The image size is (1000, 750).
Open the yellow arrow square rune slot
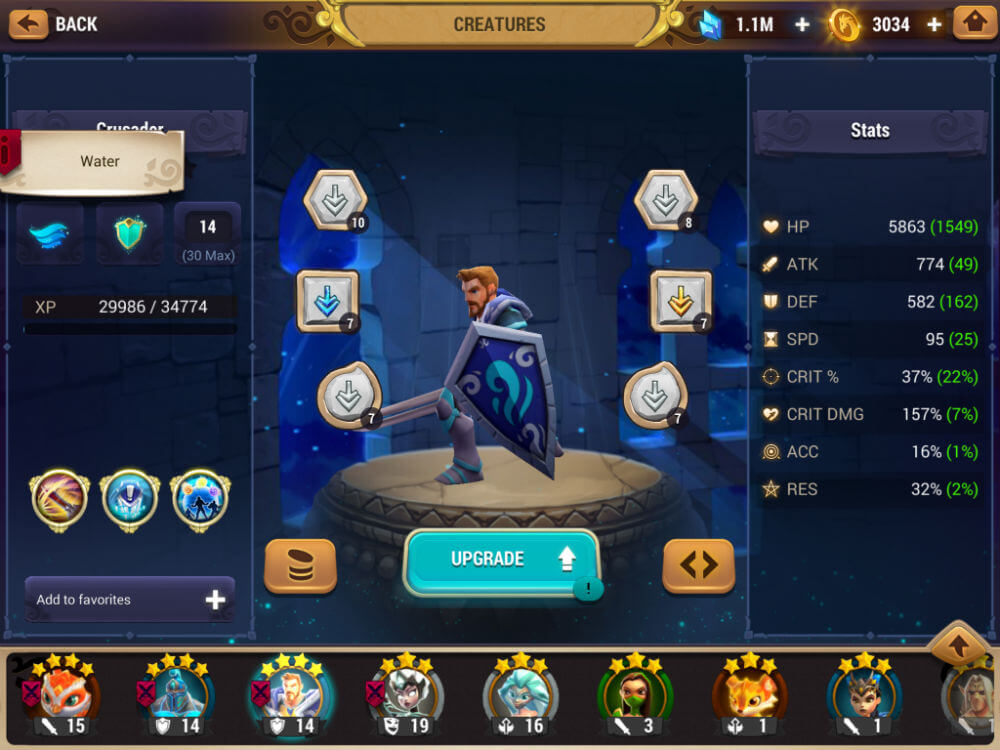682,300
